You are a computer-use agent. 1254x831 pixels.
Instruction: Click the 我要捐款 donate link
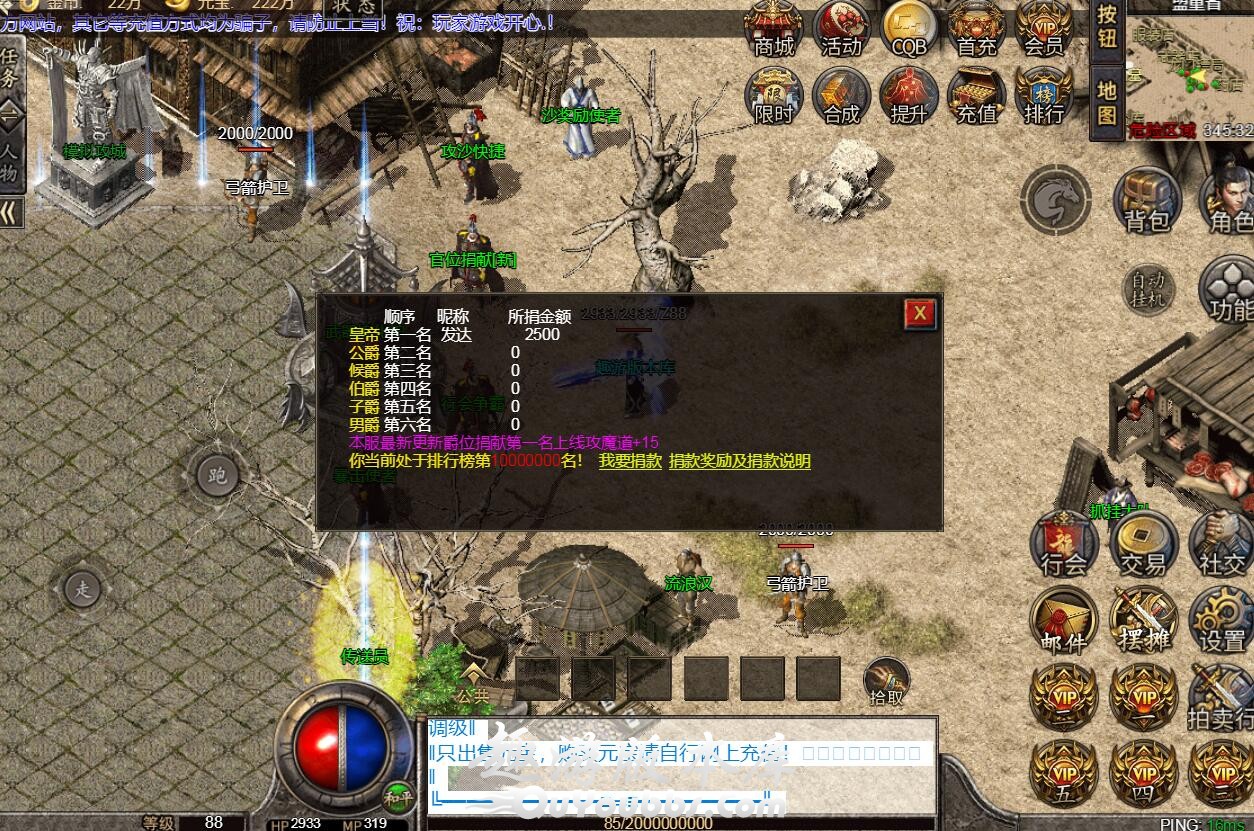tap(630, 461)
